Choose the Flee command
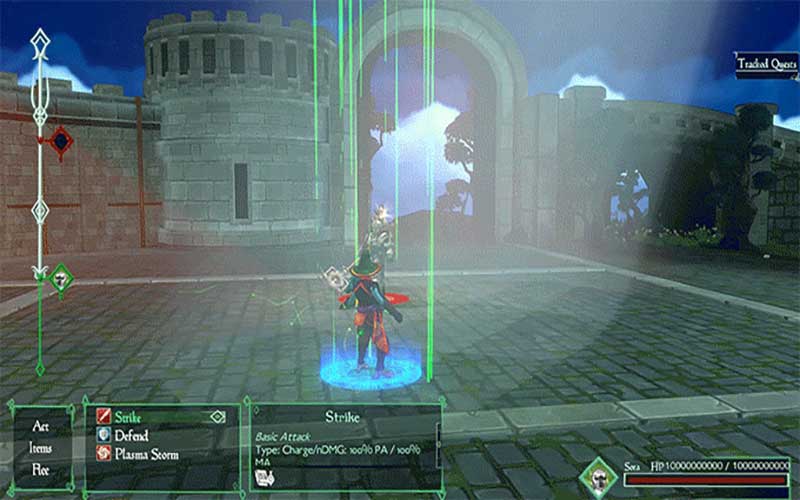 [x=41, y=467]
